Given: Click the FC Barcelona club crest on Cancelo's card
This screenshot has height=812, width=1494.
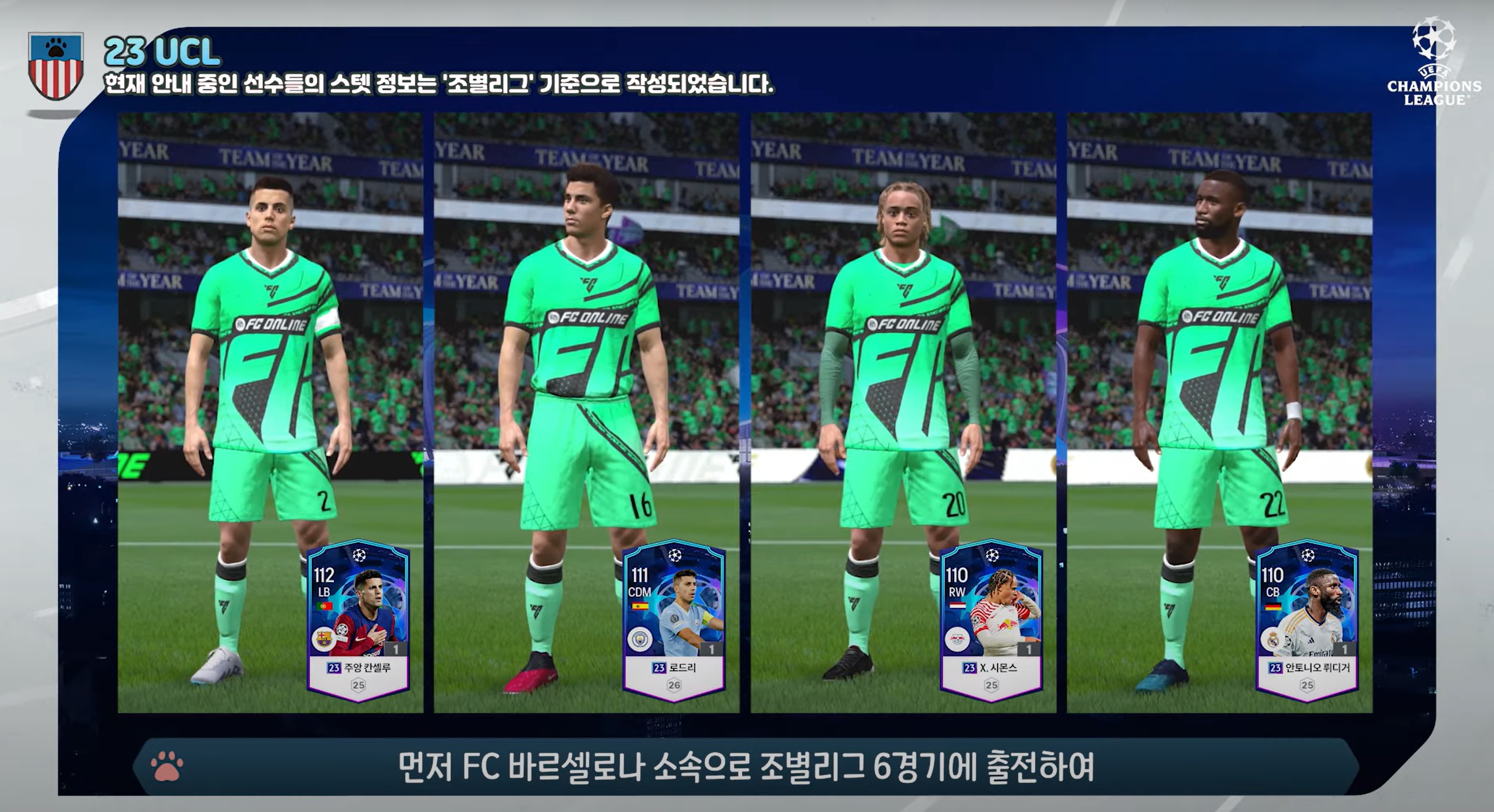Looking at the screenshot, I should pos(324,639).
